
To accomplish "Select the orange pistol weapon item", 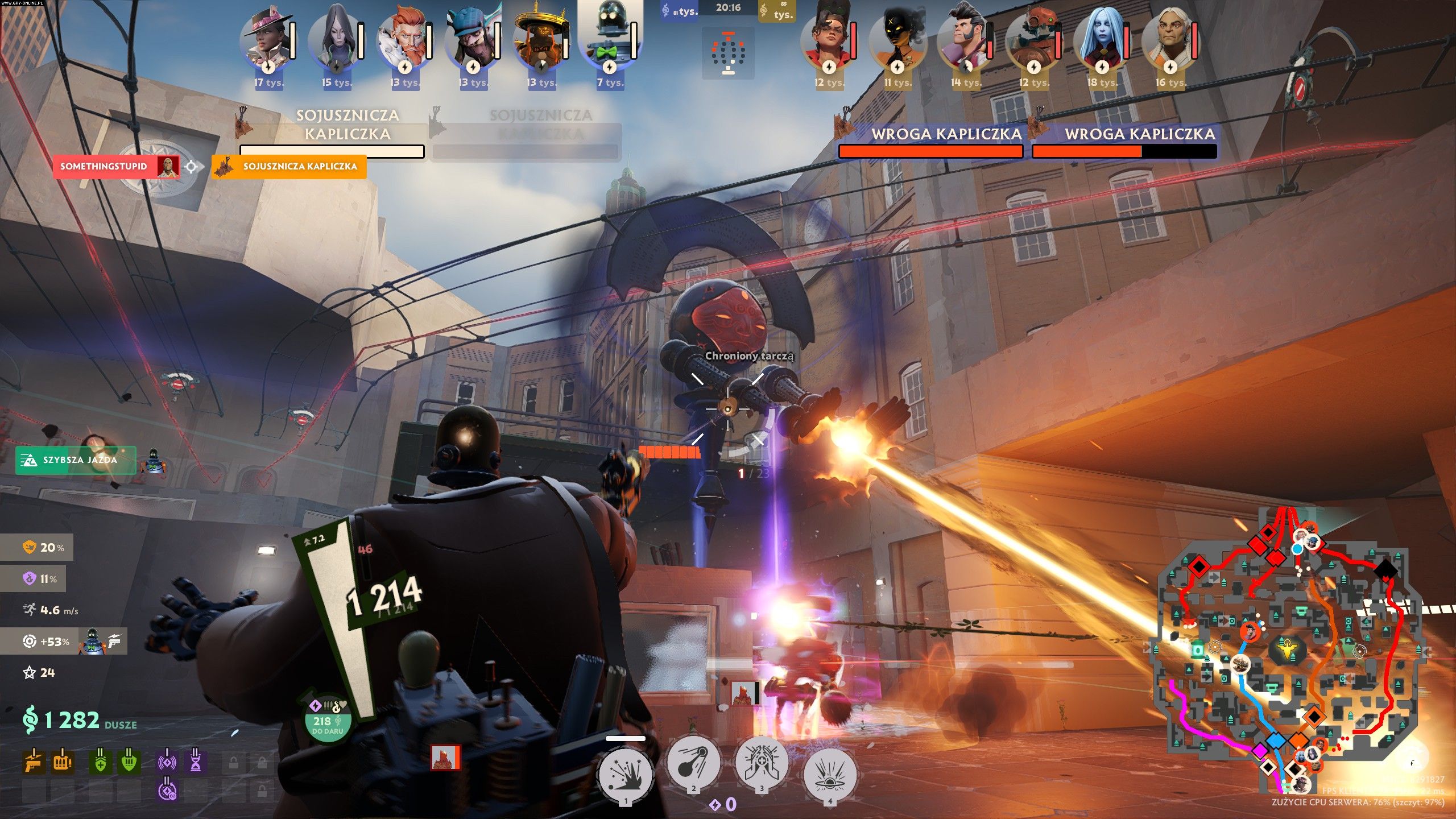I will coord(34,762).
